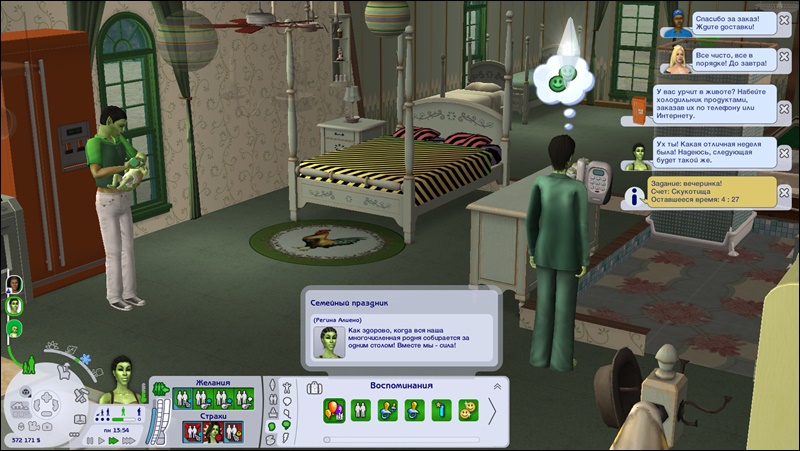Image resolution: width=800 pixels, height=451 pixels.
Task: Click the active Sim's portrait
Action: click(123, 379)
